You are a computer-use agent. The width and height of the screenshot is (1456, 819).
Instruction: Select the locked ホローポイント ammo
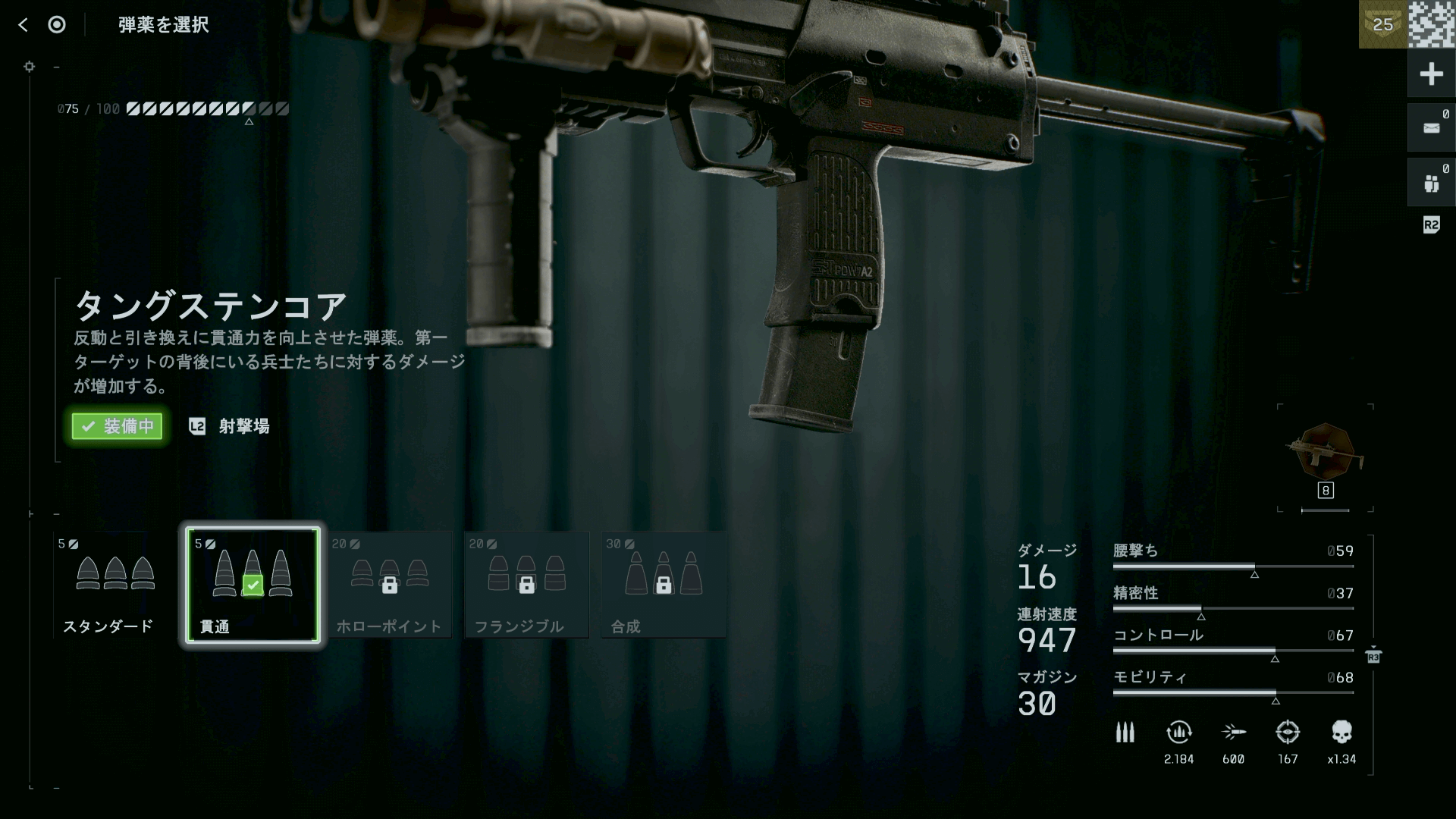click(389, 585)
